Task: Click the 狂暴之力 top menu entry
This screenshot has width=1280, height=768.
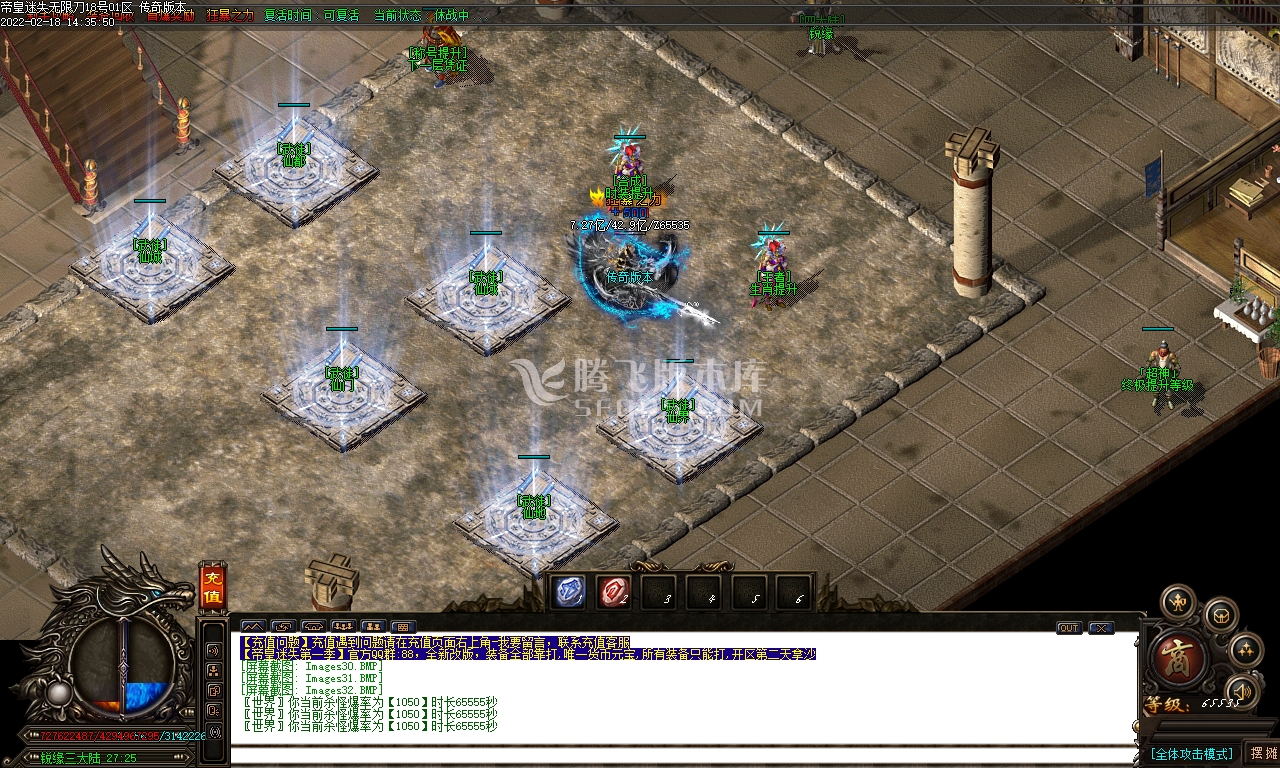Action: [230, 16]
